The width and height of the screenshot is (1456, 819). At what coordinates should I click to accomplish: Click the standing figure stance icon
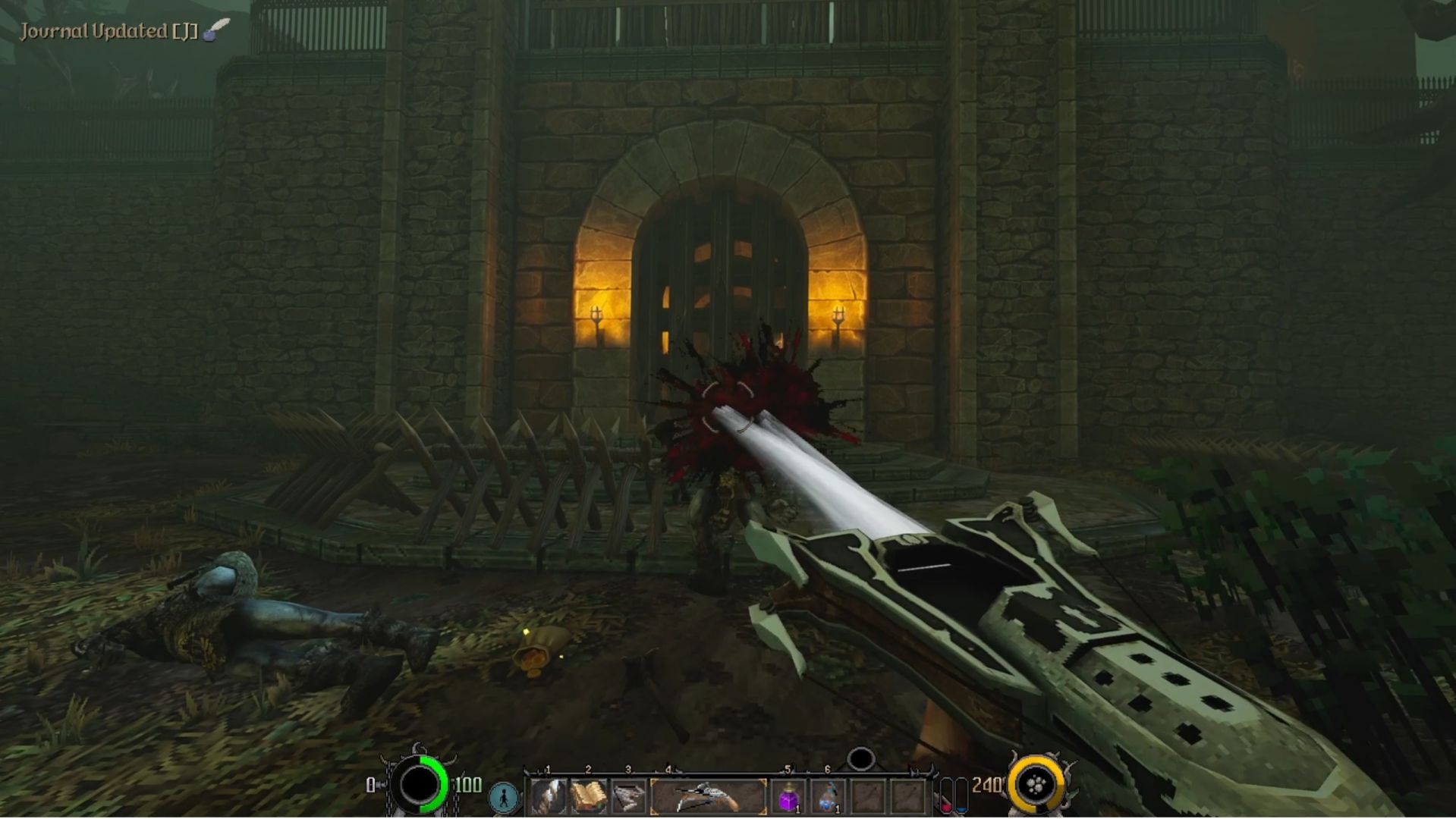pos(504,797)
